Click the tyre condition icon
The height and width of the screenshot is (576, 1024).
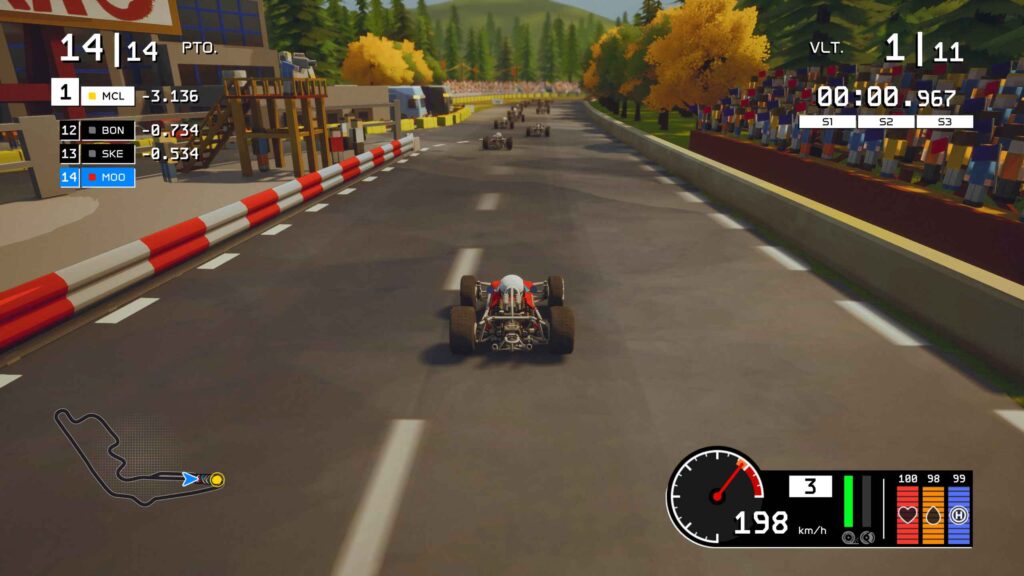pyautogui.click(x=959, y=515)
